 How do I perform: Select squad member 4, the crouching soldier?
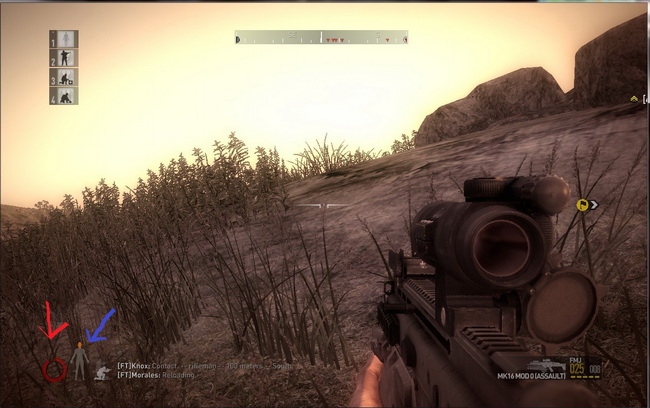(64, 96)
